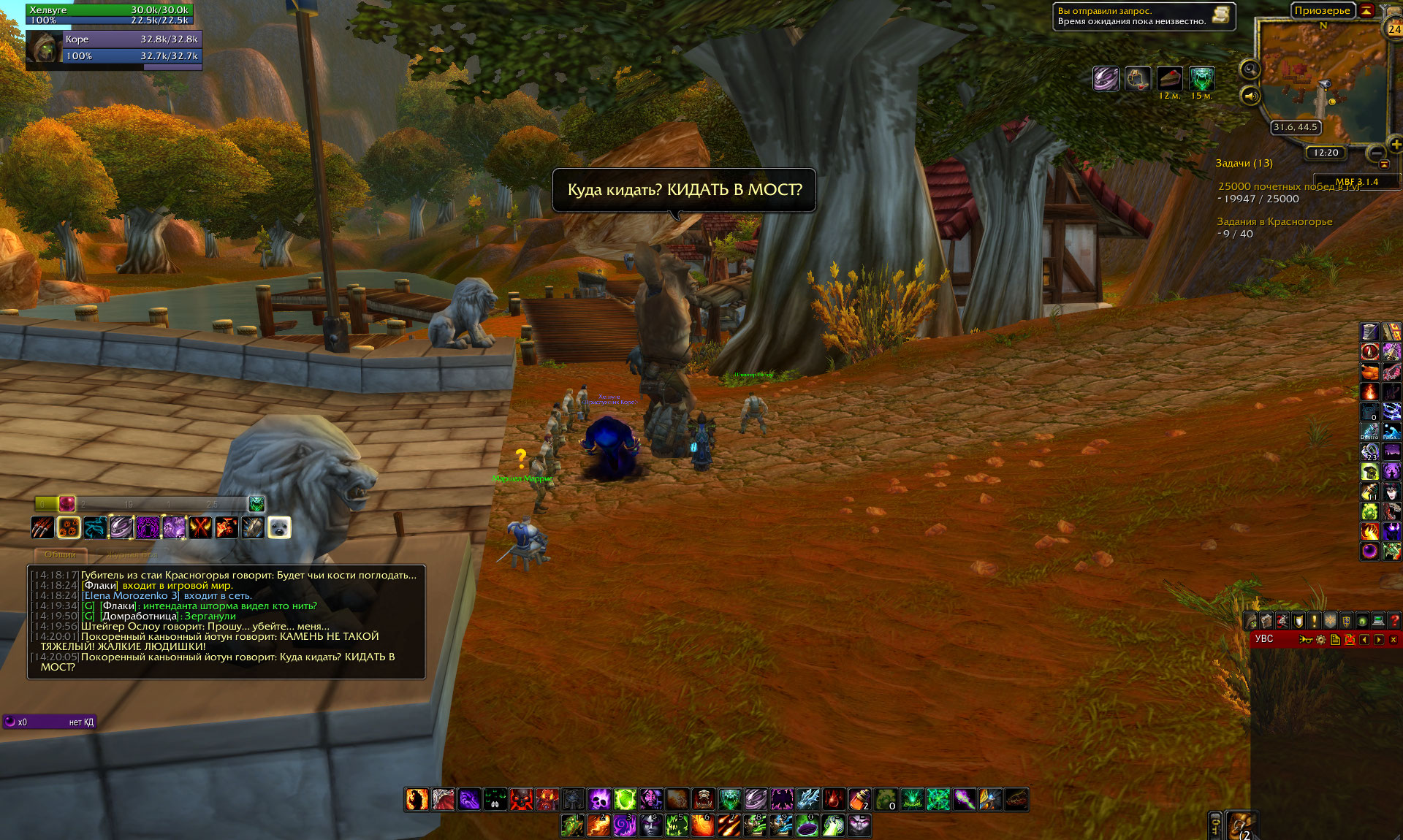This screenshot has height=840, width=1403.
Task: Select the Задания в Красногорье objective
Action: click(1274, 221)
